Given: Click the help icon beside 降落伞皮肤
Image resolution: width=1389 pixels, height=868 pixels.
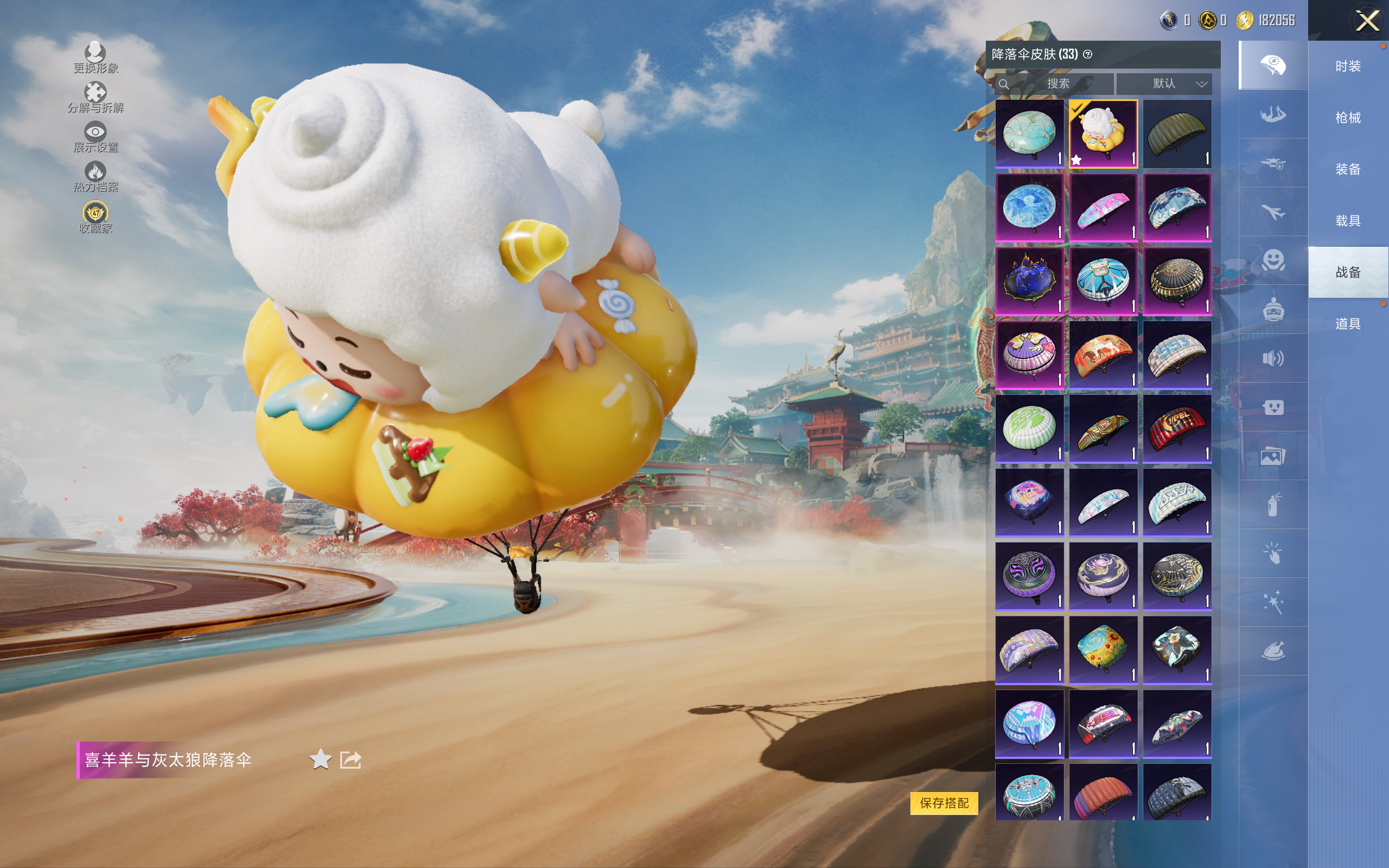Looking at the screenshot, I should pos(1087,55).
